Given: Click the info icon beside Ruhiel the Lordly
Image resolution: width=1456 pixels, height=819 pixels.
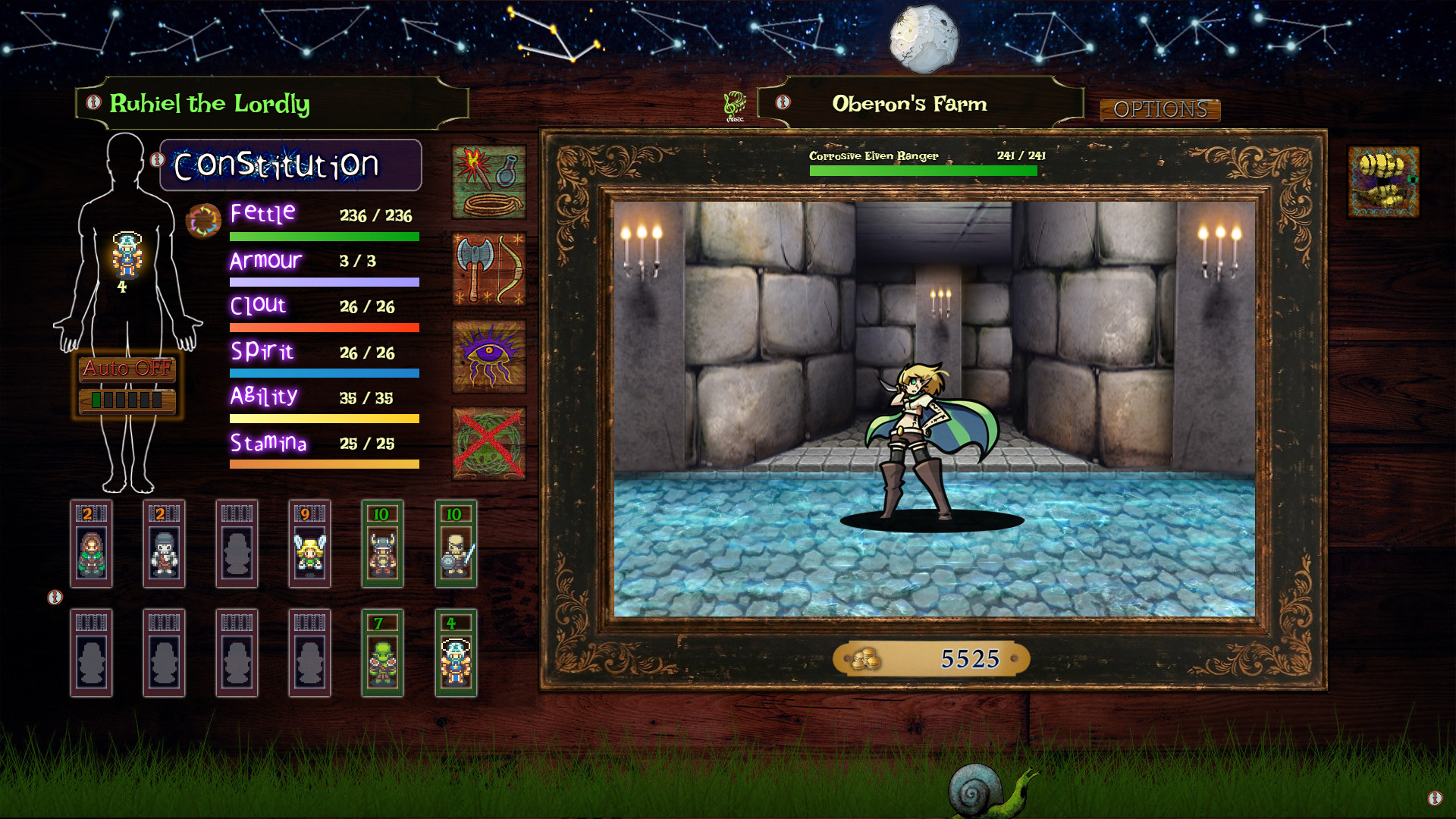Looking at the screenshot, I should [93, 105].
